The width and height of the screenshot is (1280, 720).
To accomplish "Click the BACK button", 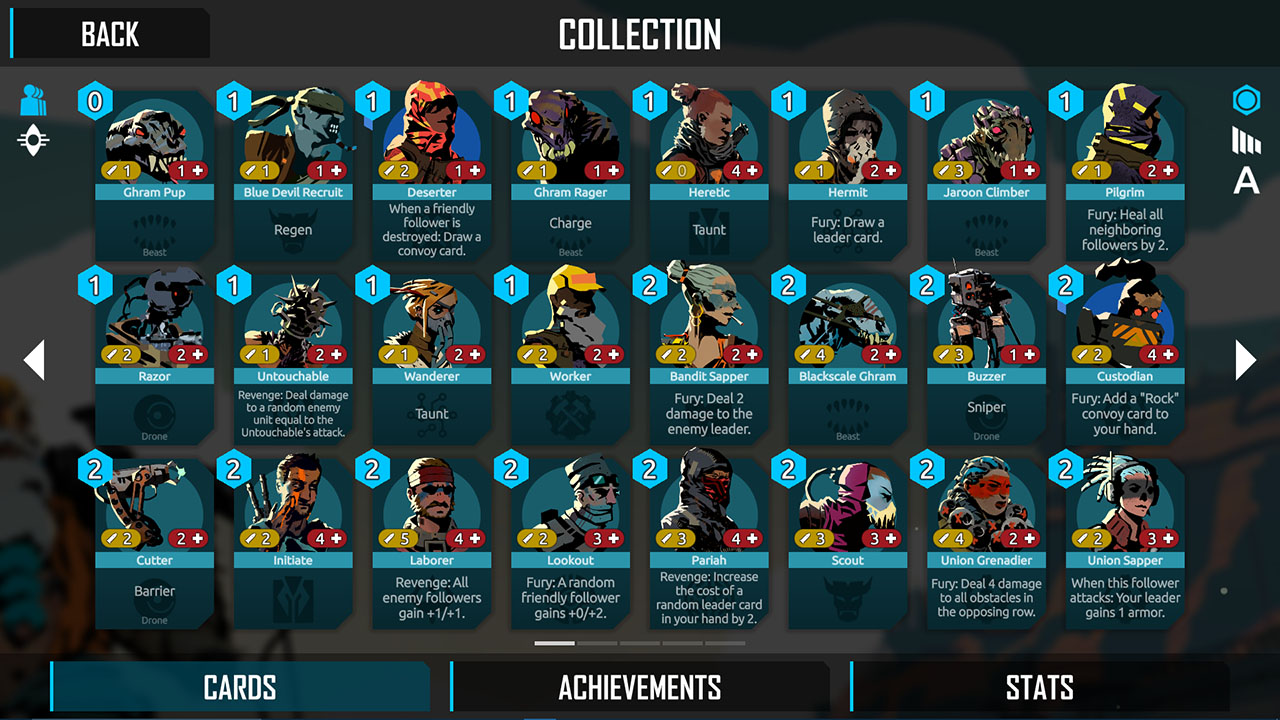I will point(110,34).
